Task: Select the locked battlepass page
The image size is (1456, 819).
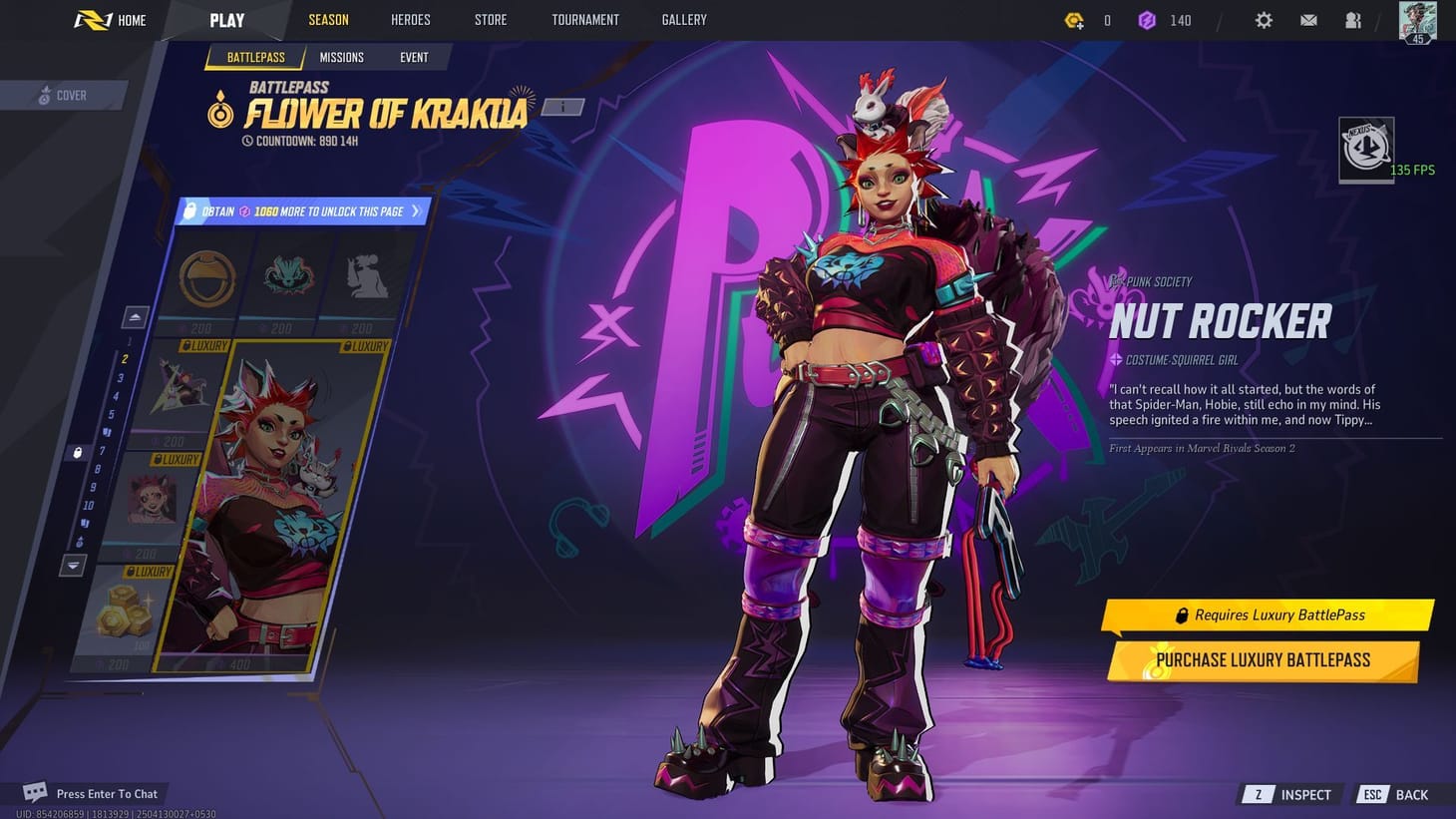Action: pos(78,452)
